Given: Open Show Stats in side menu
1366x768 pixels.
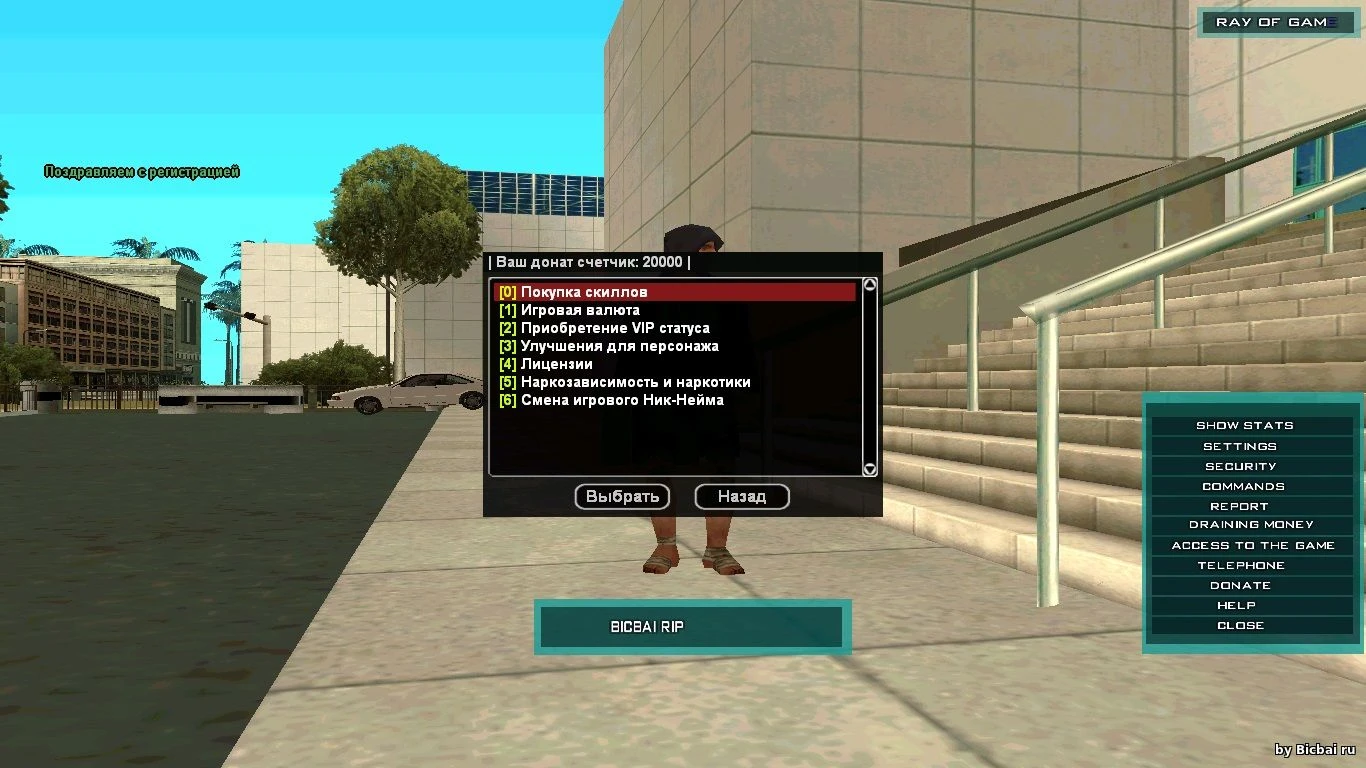Looking at the screenshot, I should 1245,426.
